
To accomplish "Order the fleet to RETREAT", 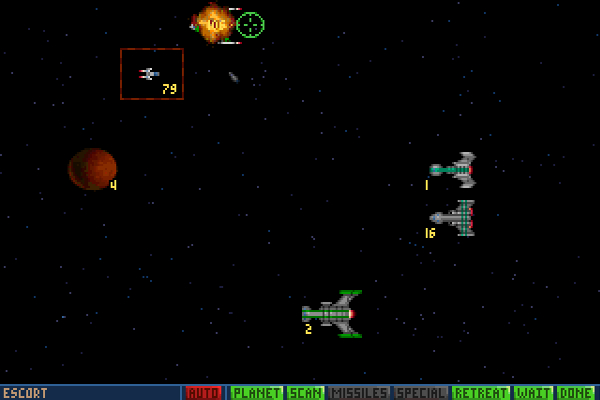I will (481, 393).
